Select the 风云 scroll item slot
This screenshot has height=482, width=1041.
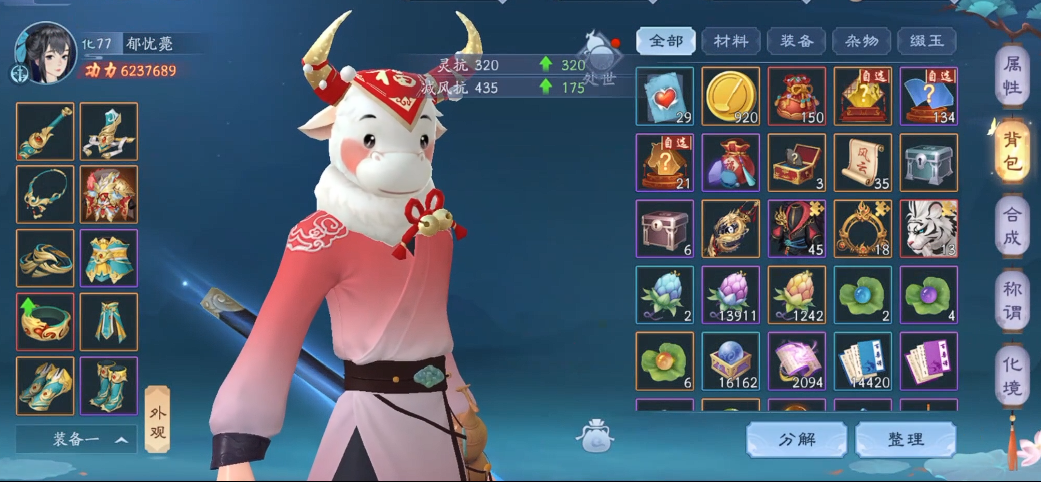[862, 162]
